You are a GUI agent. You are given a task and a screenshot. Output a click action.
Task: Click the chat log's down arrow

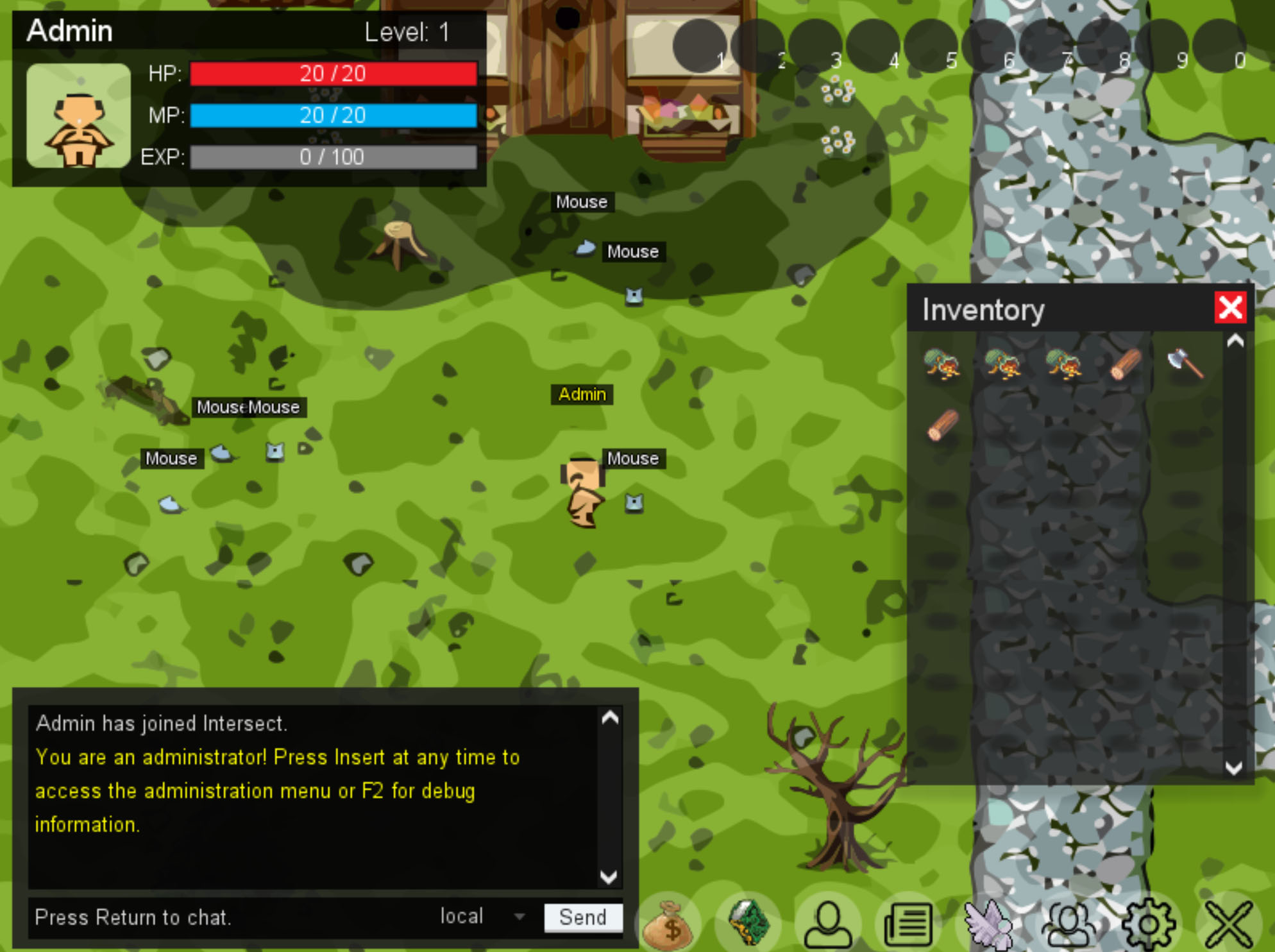[x=609, y=876]
